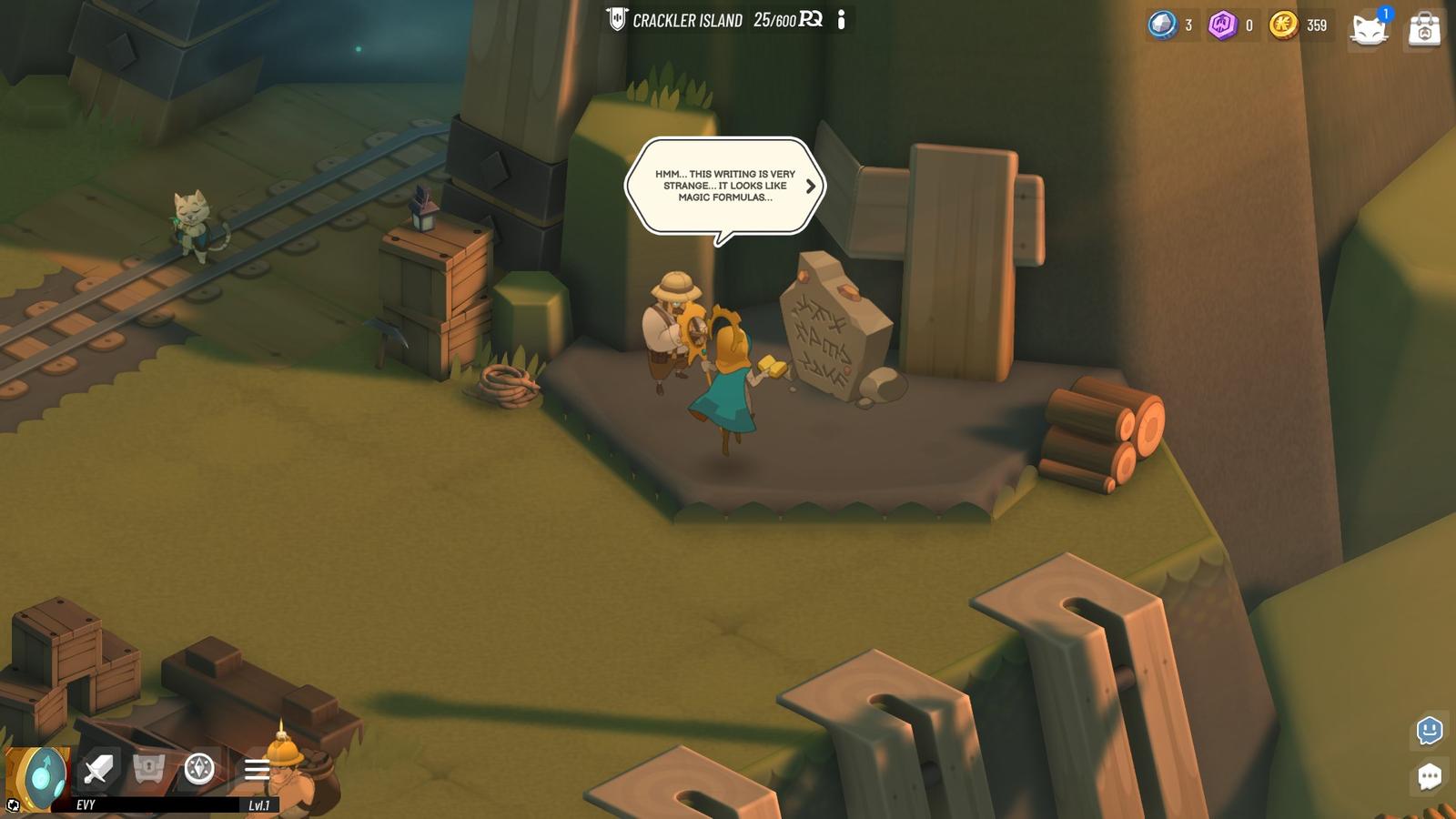Open the compass gem icon in the bottom bar

coord(199,769)
